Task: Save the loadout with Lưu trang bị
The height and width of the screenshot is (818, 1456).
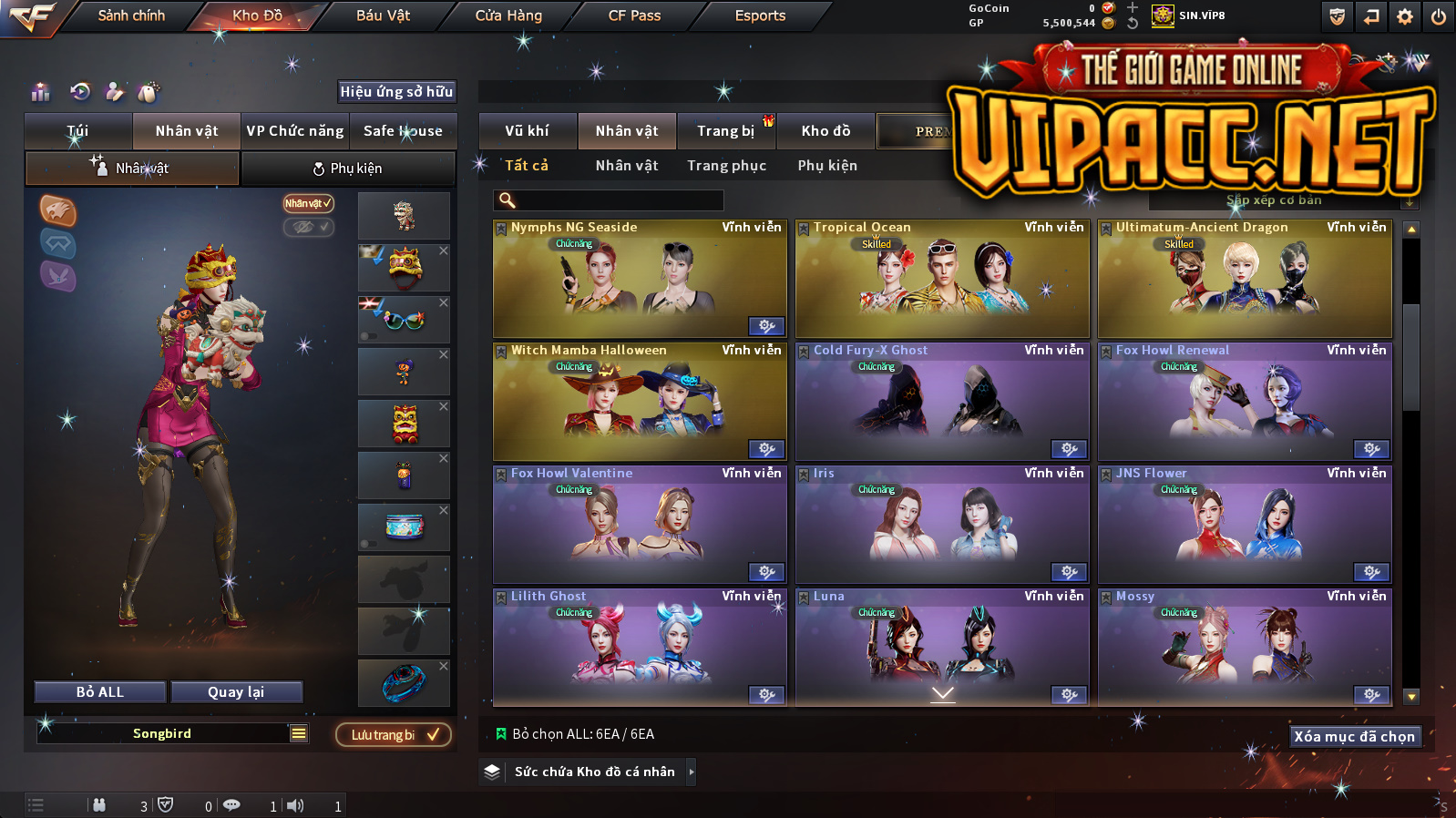Action: [x=394, y=735]
